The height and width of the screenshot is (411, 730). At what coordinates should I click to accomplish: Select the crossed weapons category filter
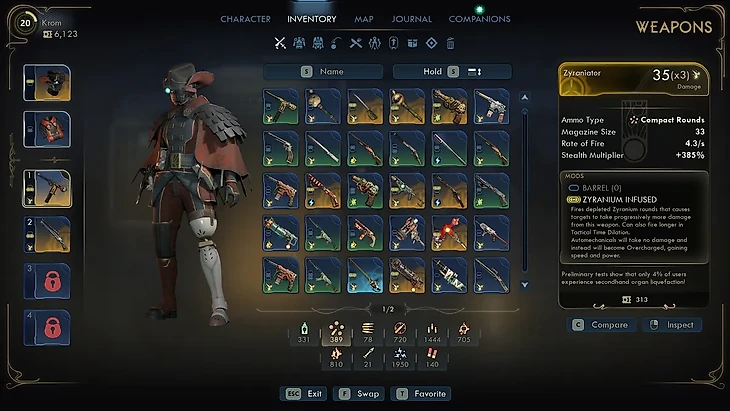point(280,43)
